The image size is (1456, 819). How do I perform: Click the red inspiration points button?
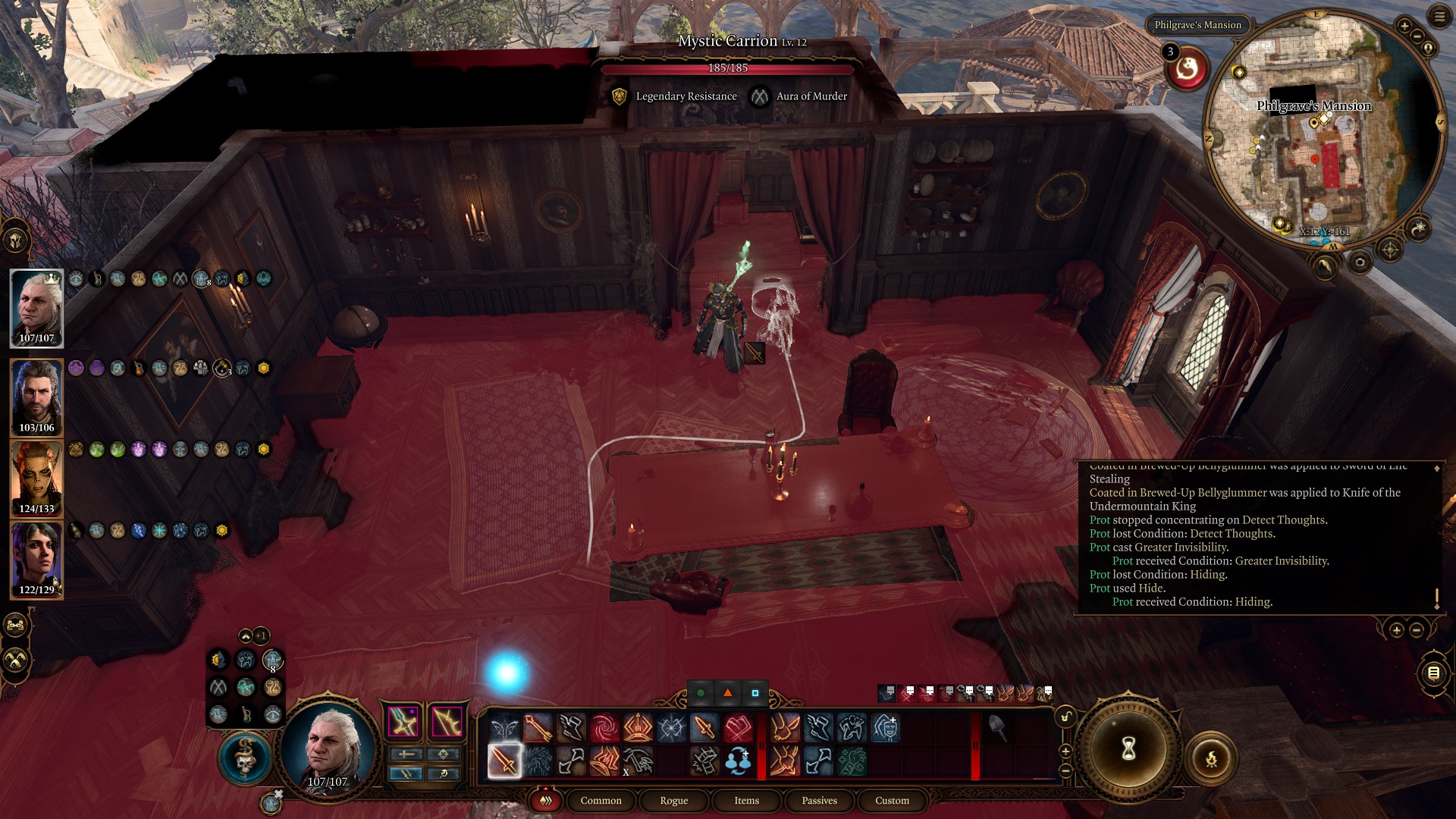pos(1187,70)
